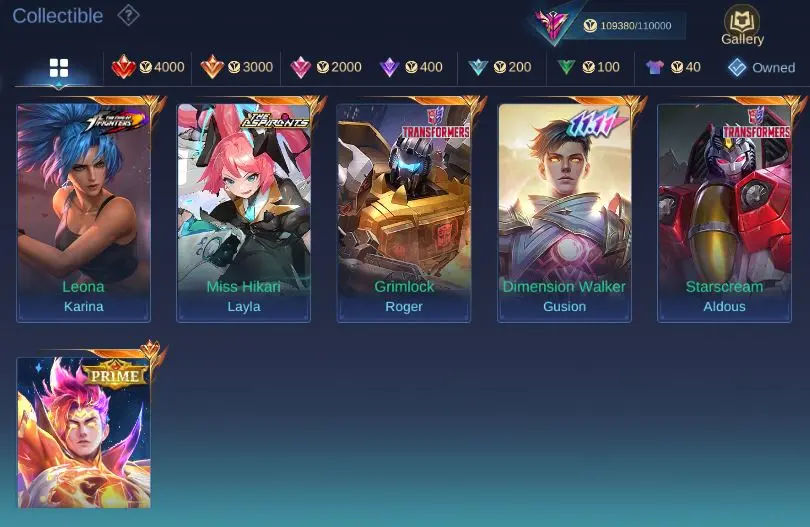Select the Leona Karina skin card
The width and height of the screenshot is (810, 527).
[x=84, y=212]
